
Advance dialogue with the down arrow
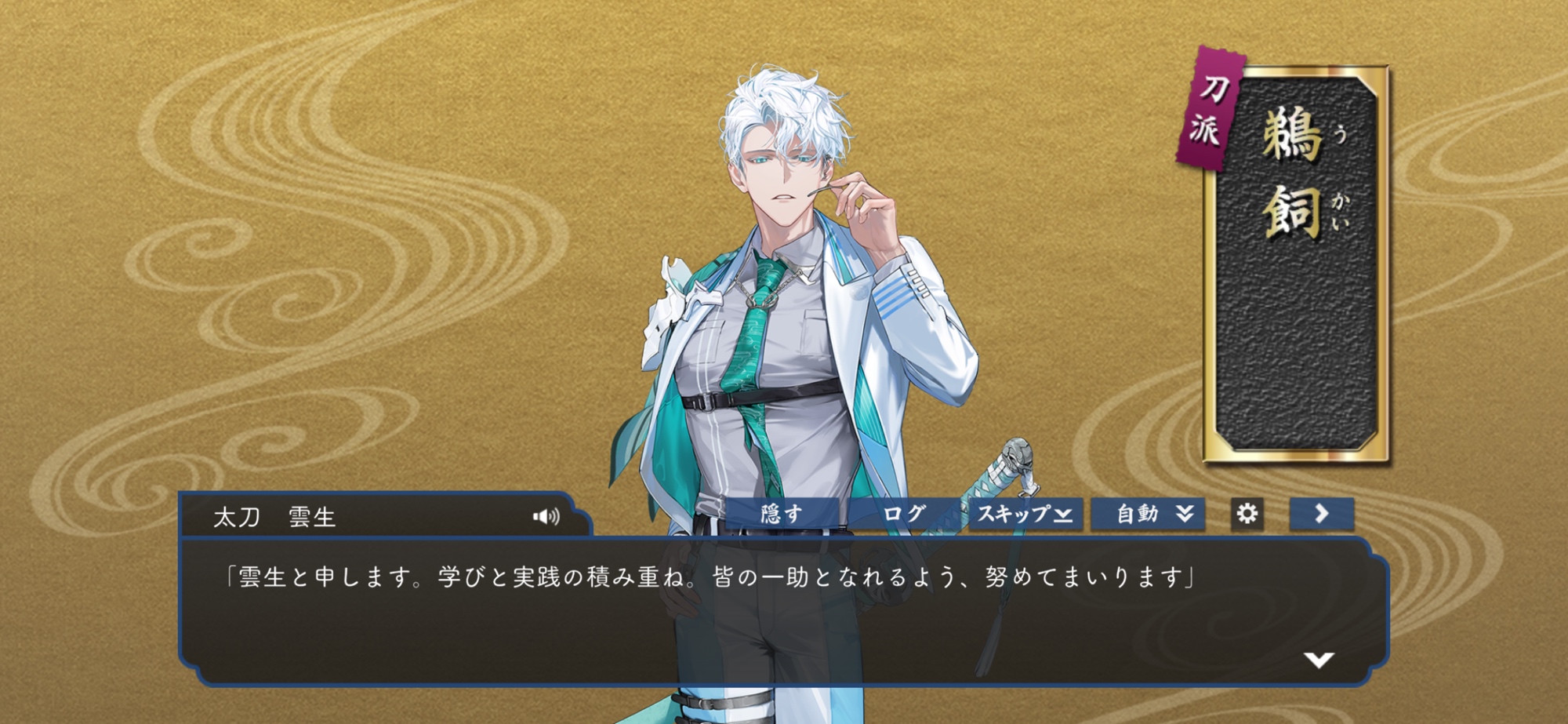coord(1319,660)
